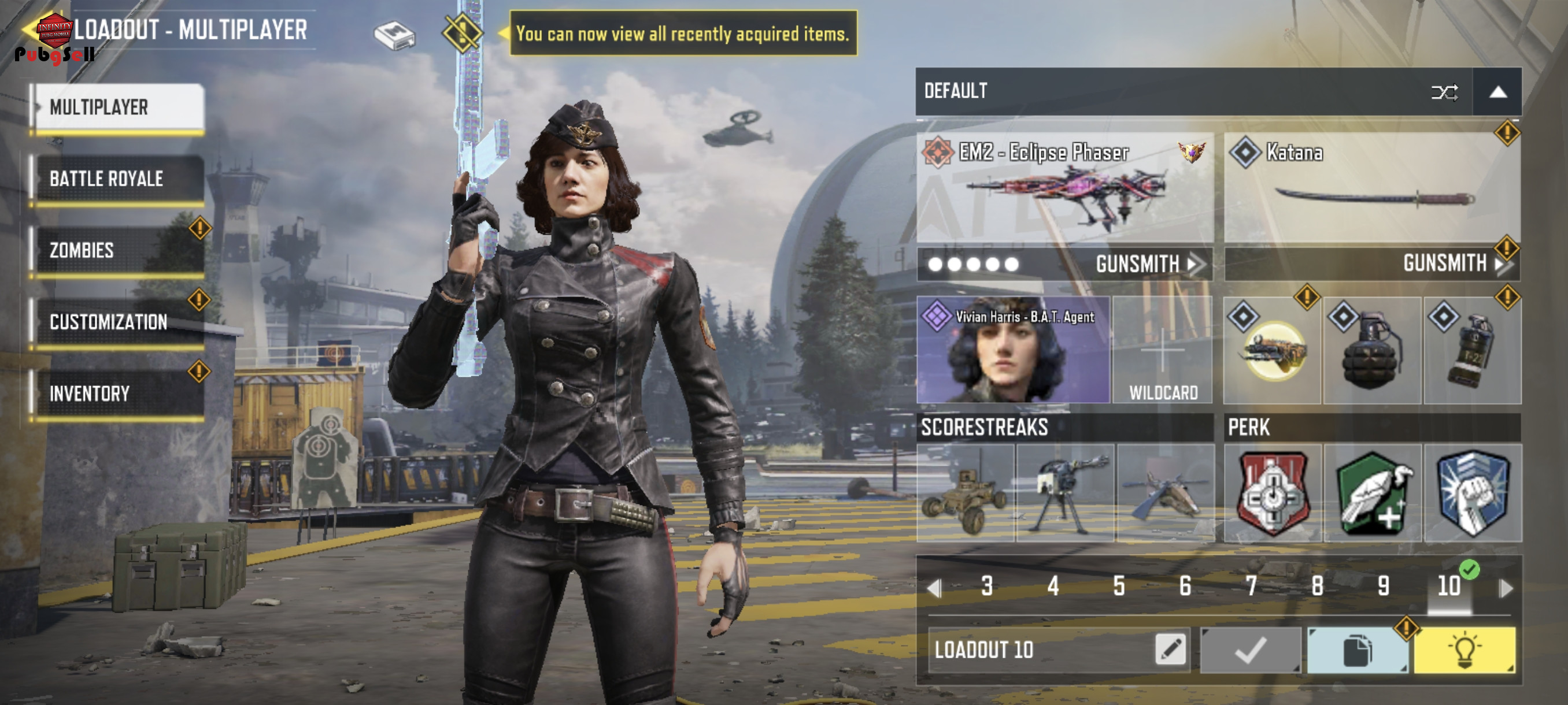Pick the green vulture perk slot
Image resolution: width=1568 pixels, height=705 pixels.
point(1372,493)
